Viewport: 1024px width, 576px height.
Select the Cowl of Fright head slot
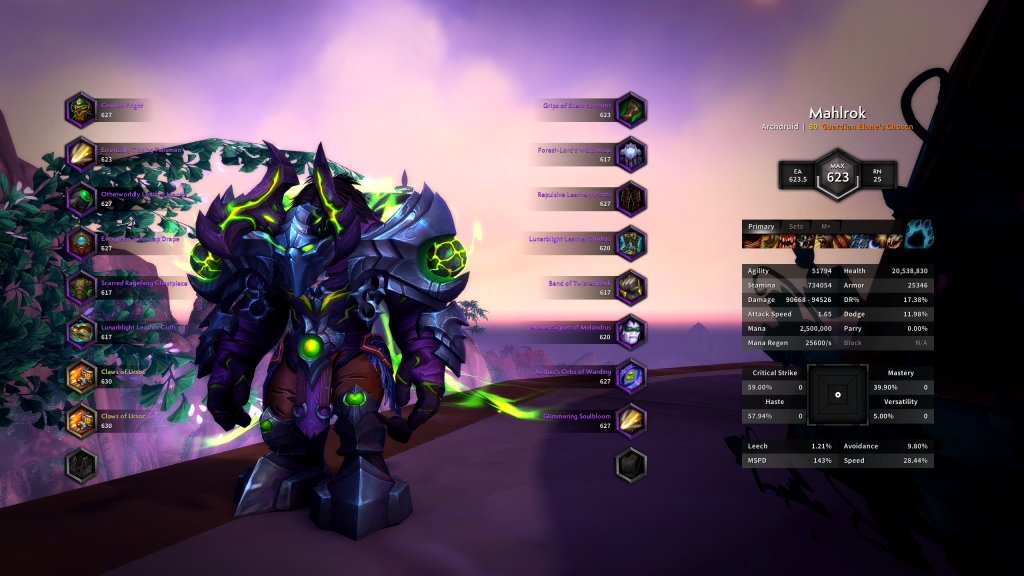point(81,109)
